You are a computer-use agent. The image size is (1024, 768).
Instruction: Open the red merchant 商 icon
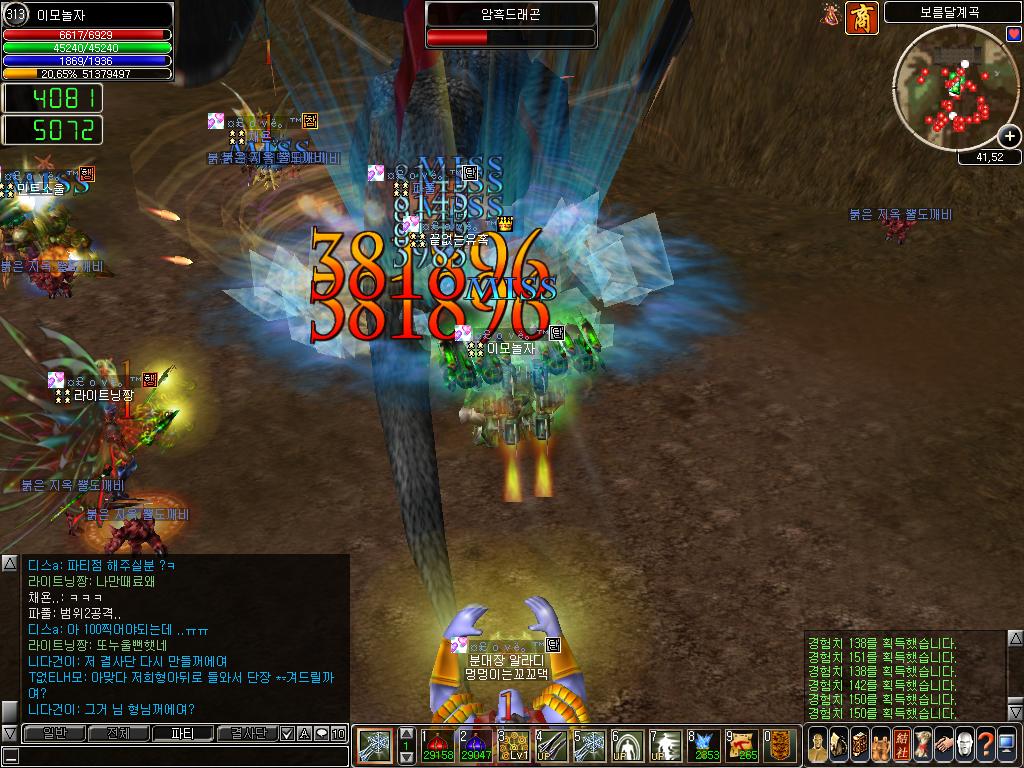[x=861, y=17]
